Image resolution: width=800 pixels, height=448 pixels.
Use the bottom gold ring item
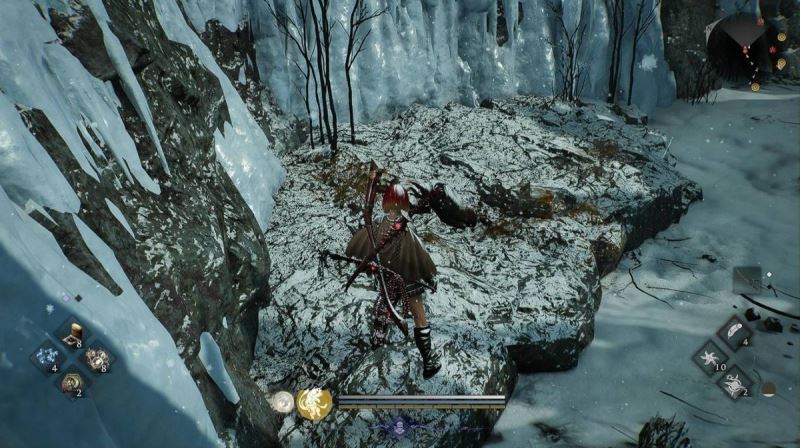(x=72, y=381)
